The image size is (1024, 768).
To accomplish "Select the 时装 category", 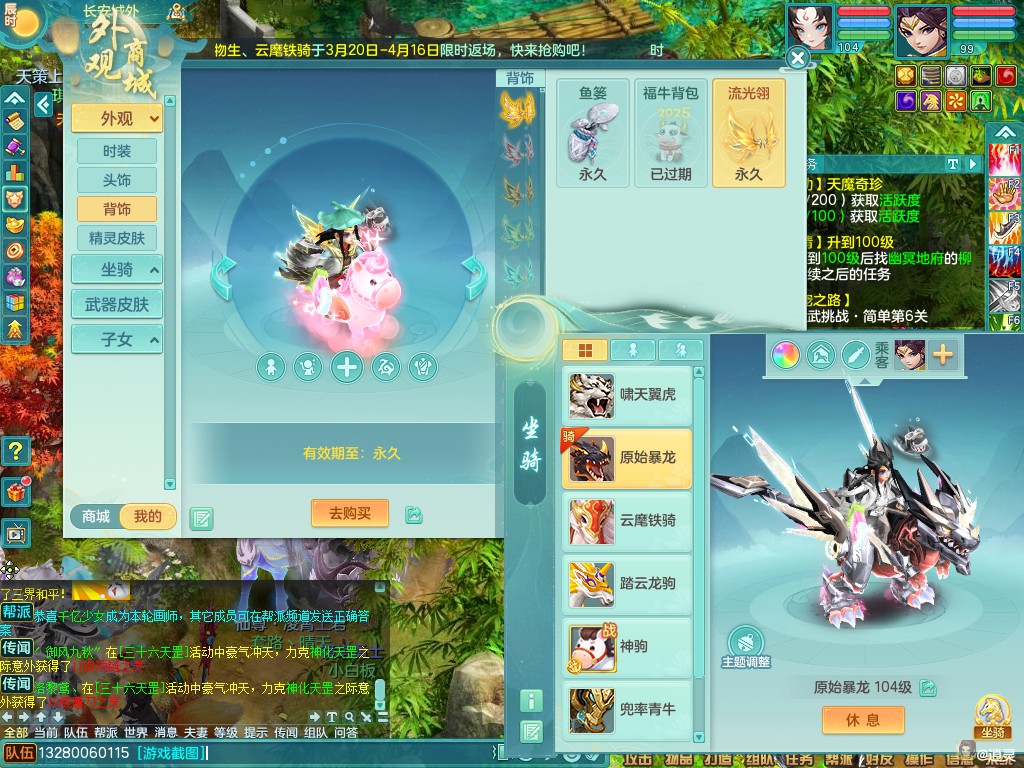I will [117, 151].
